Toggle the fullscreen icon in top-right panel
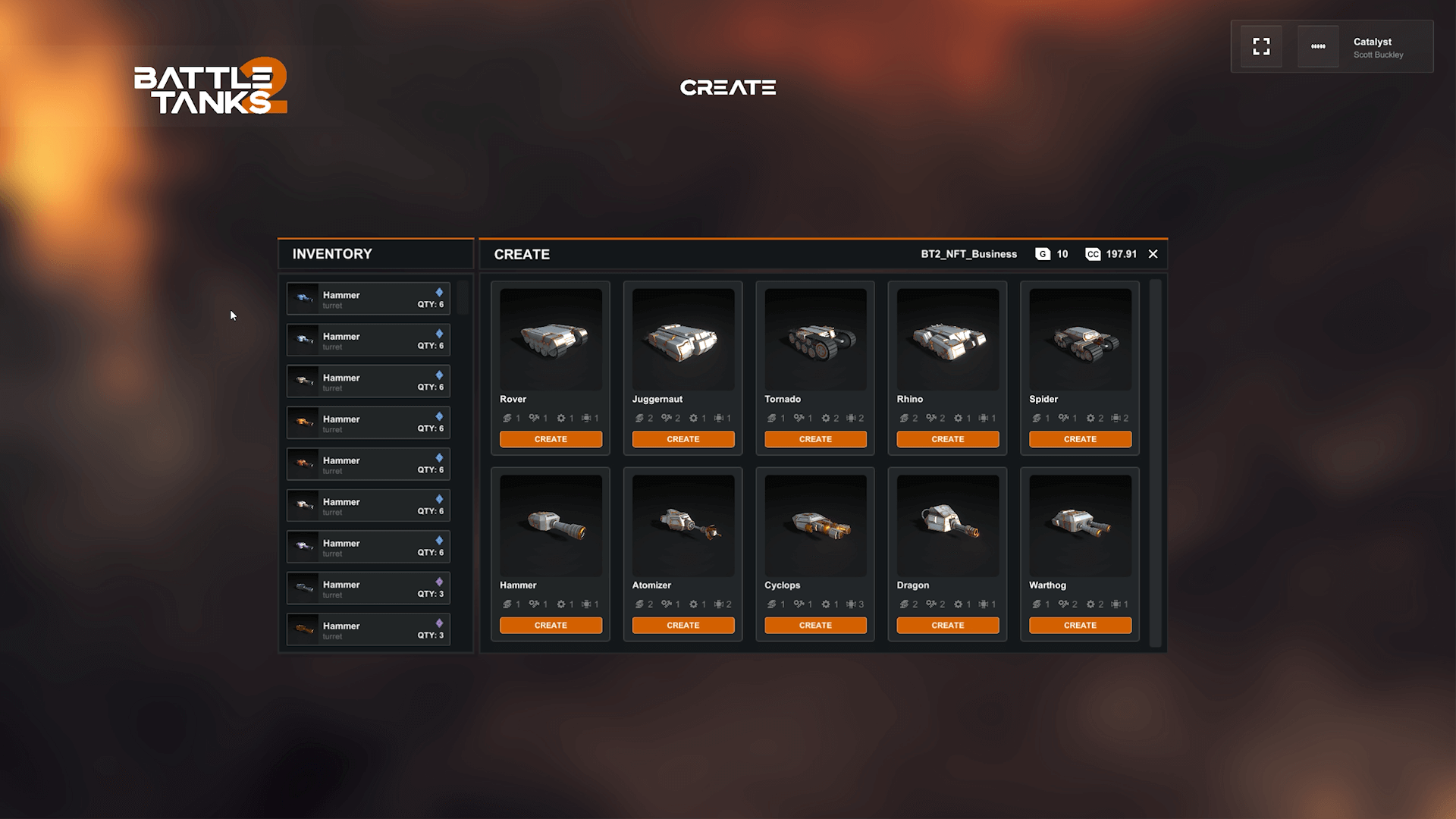 [x=1261, y=45]
